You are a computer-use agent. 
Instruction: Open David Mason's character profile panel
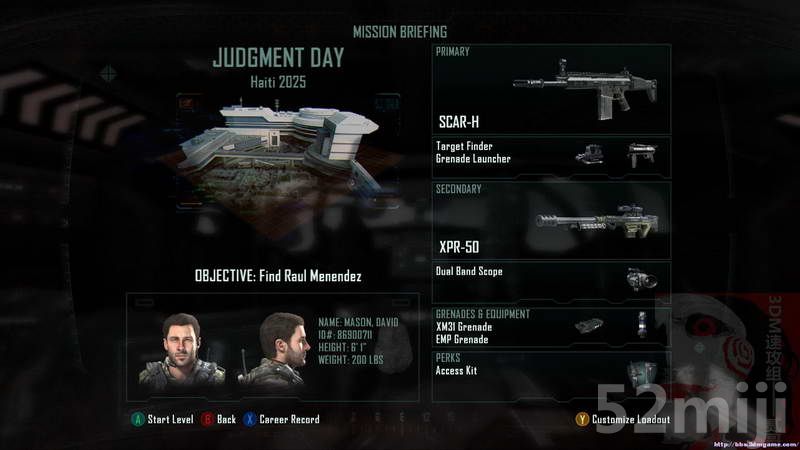(x=272, y=347)
